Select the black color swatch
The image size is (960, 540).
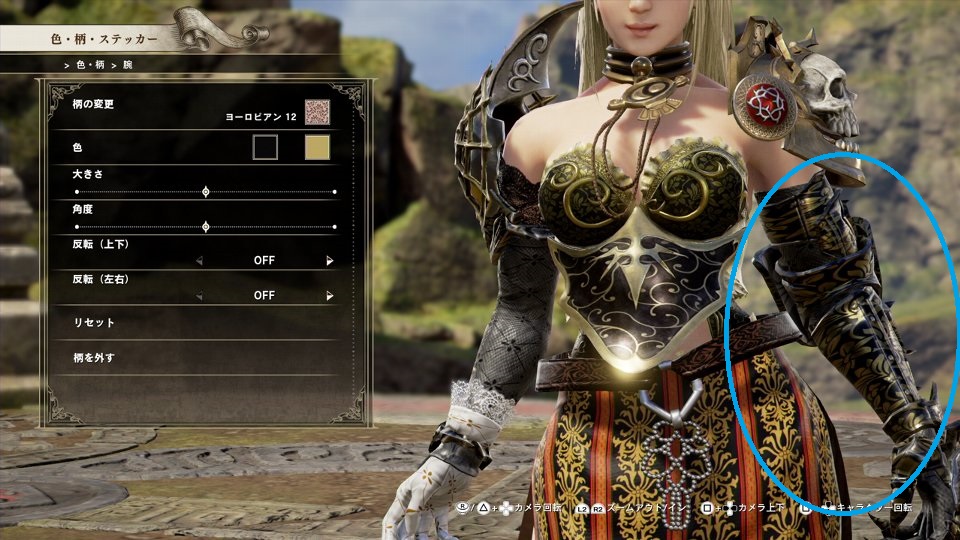click(265, 148)
